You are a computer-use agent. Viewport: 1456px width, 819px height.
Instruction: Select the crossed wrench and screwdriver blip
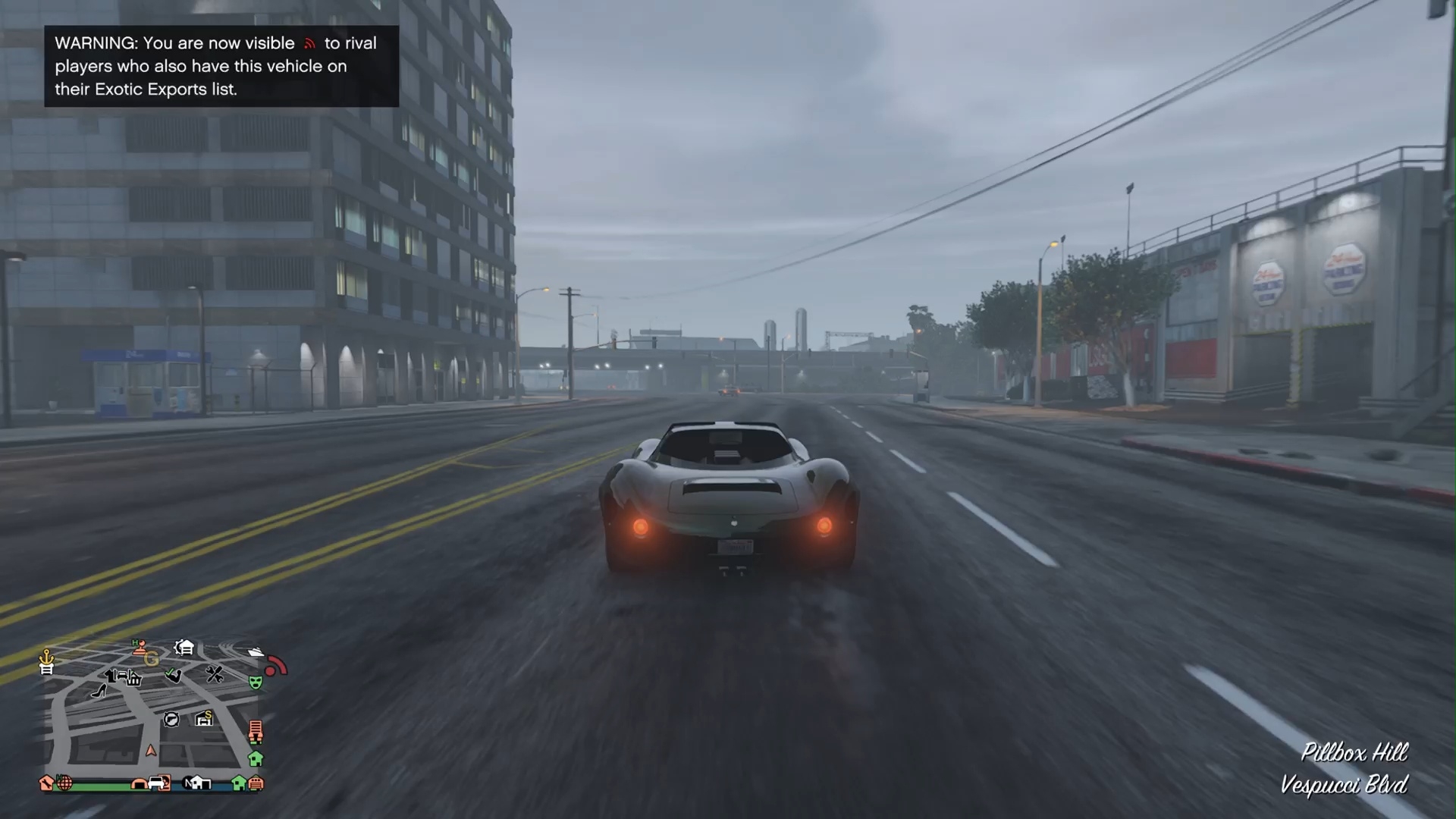[x=215, y=673]
